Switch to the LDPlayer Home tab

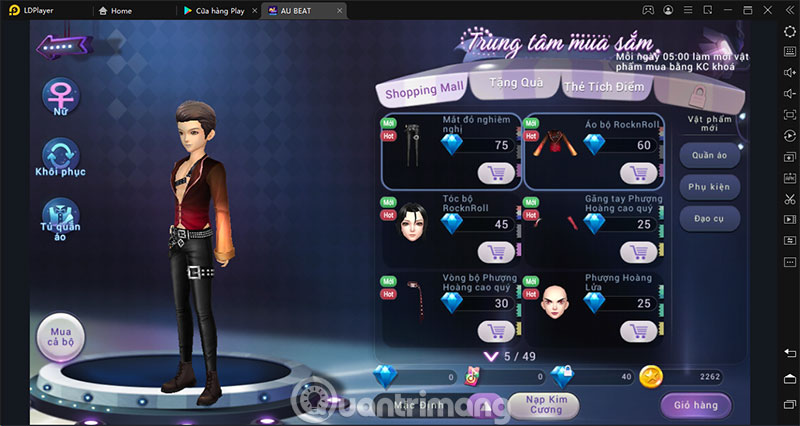pyautogui.click(x=116, y=10)
